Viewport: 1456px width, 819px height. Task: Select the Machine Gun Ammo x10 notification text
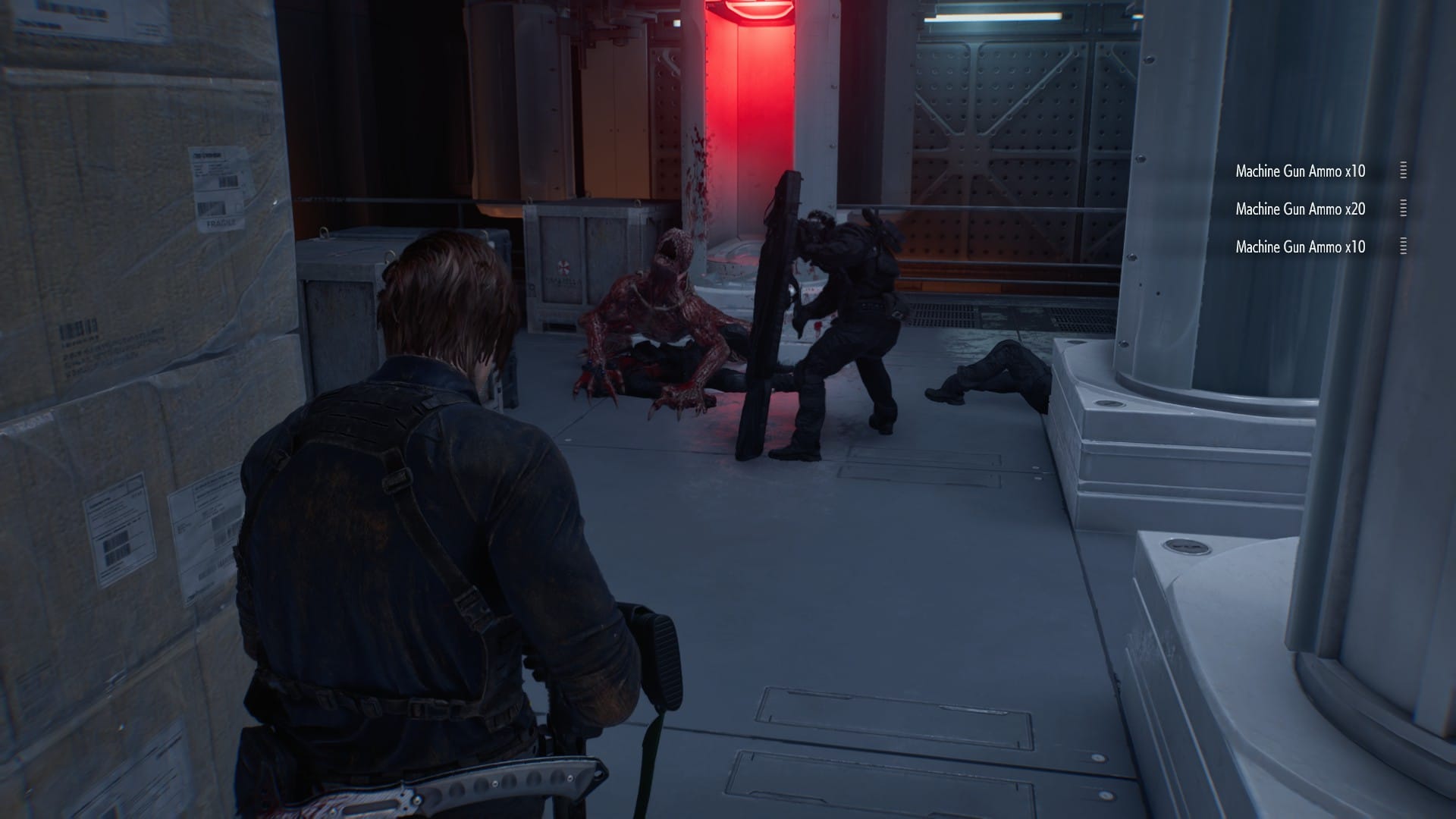click(1301, 171)
